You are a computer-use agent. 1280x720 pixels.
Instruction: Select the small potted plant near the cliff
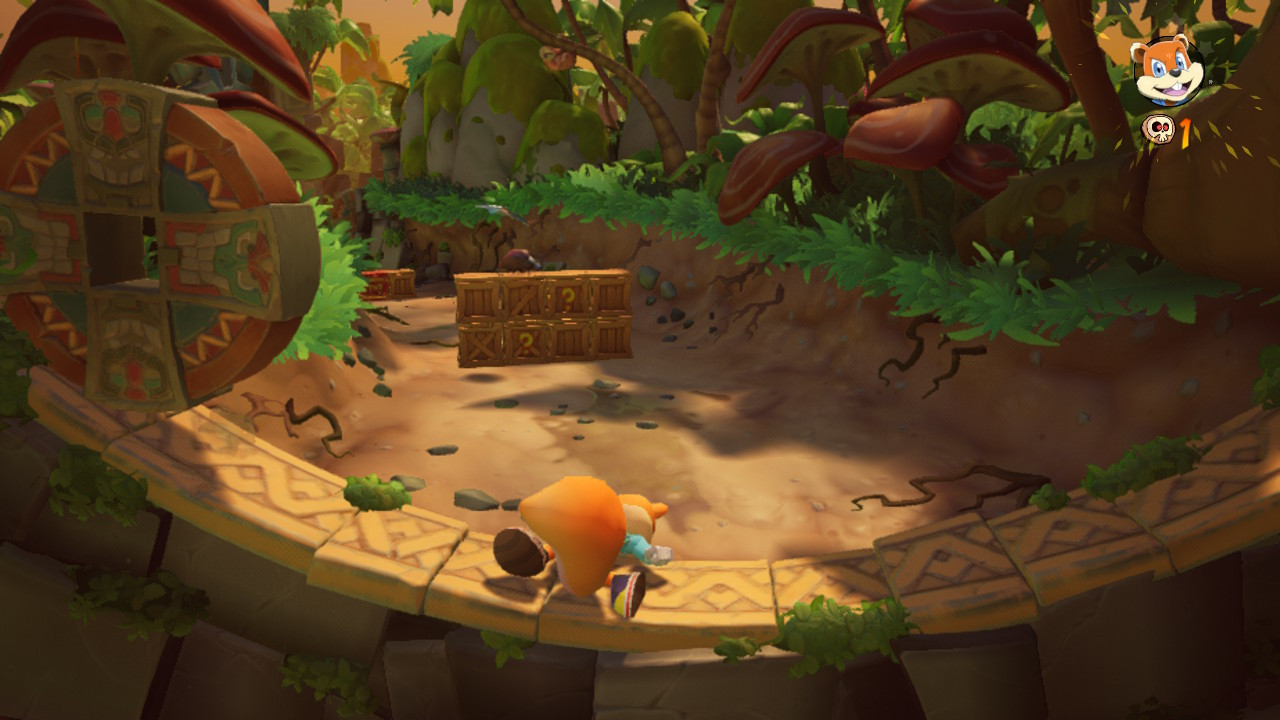point(444,251)
